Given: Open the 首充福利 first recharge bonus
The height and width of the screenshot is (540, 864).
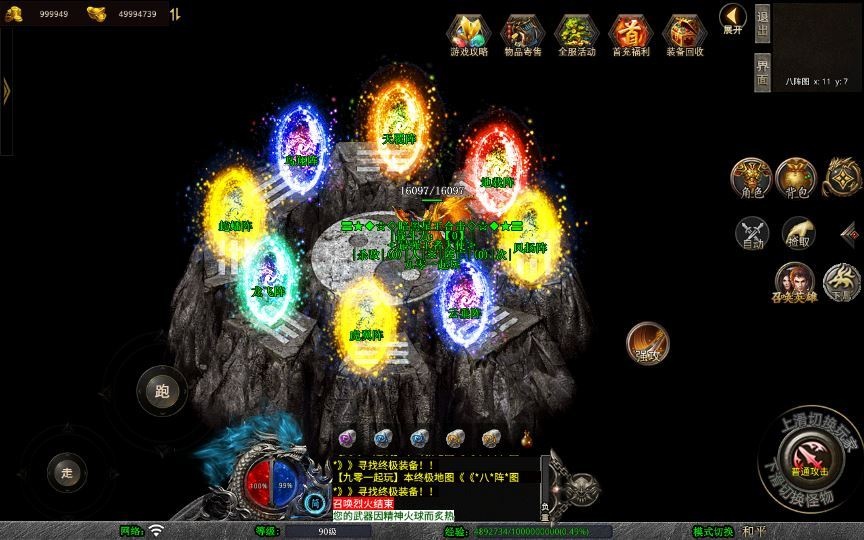Looking at the screenshot, I should [x=630, y=35].
